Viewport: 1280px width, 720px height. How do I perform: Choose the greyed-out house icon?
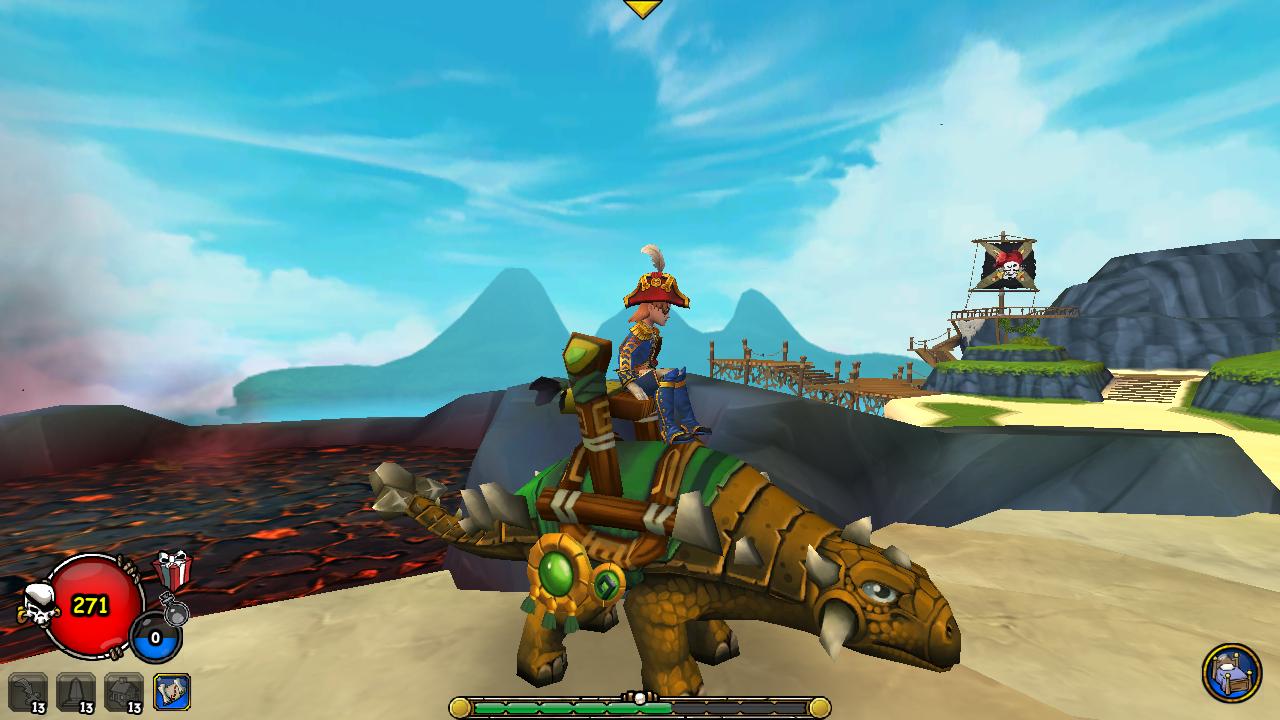[x=124, y=692]
